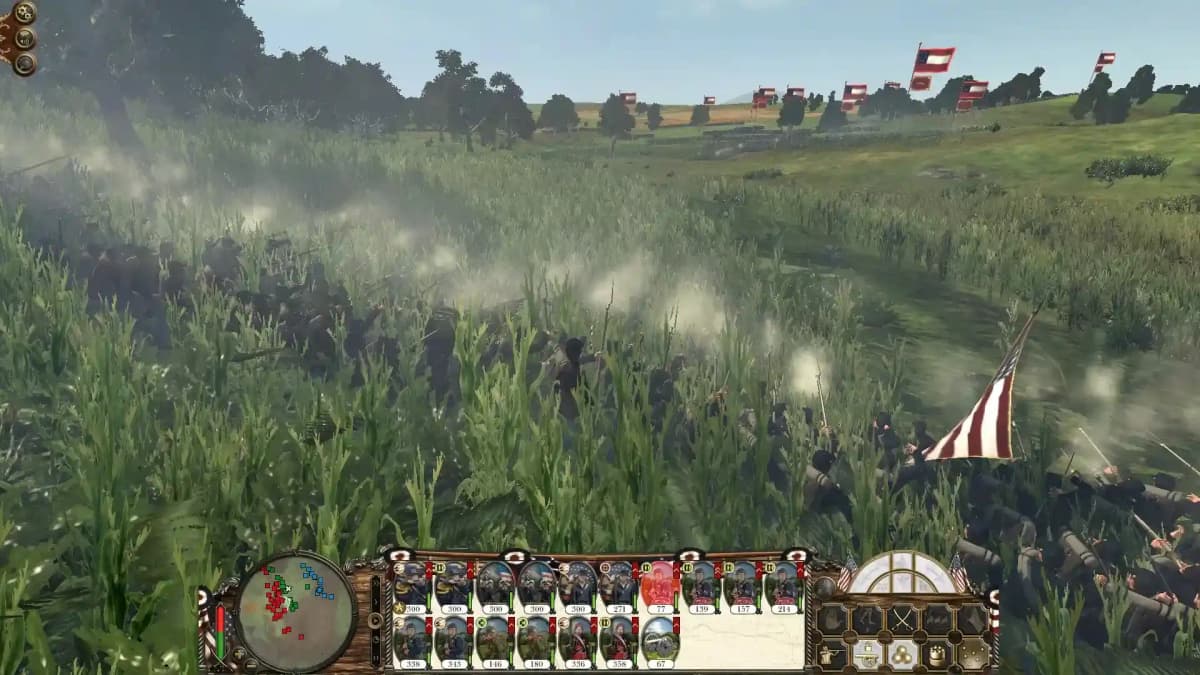Choose the unit card with 338 men
Image resolution: width=1200 pixels, height=675 pixels.
point(411,640)
